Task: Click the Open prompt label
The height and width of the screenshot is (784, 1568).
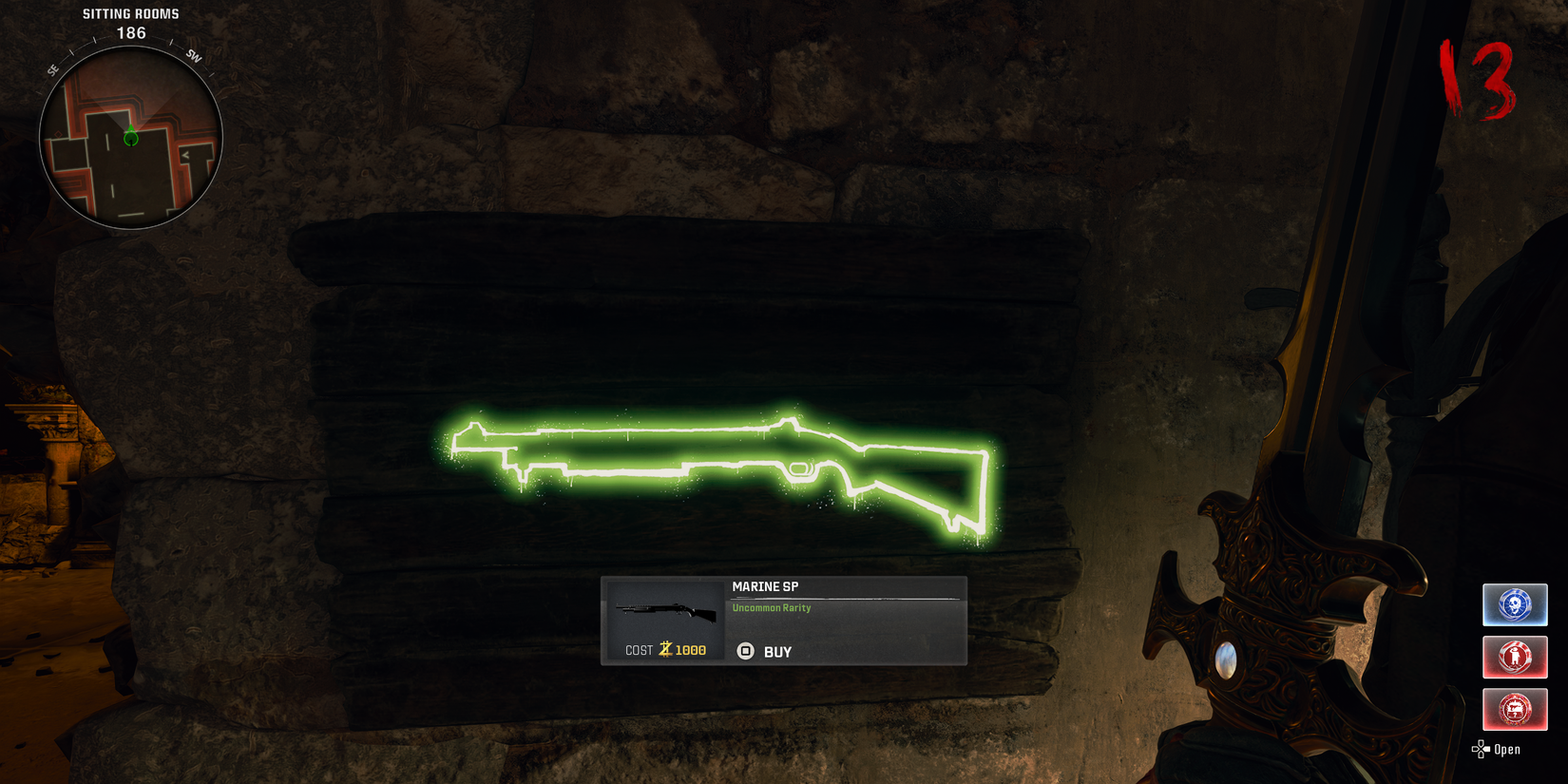Action: [x=1506, y=749]
